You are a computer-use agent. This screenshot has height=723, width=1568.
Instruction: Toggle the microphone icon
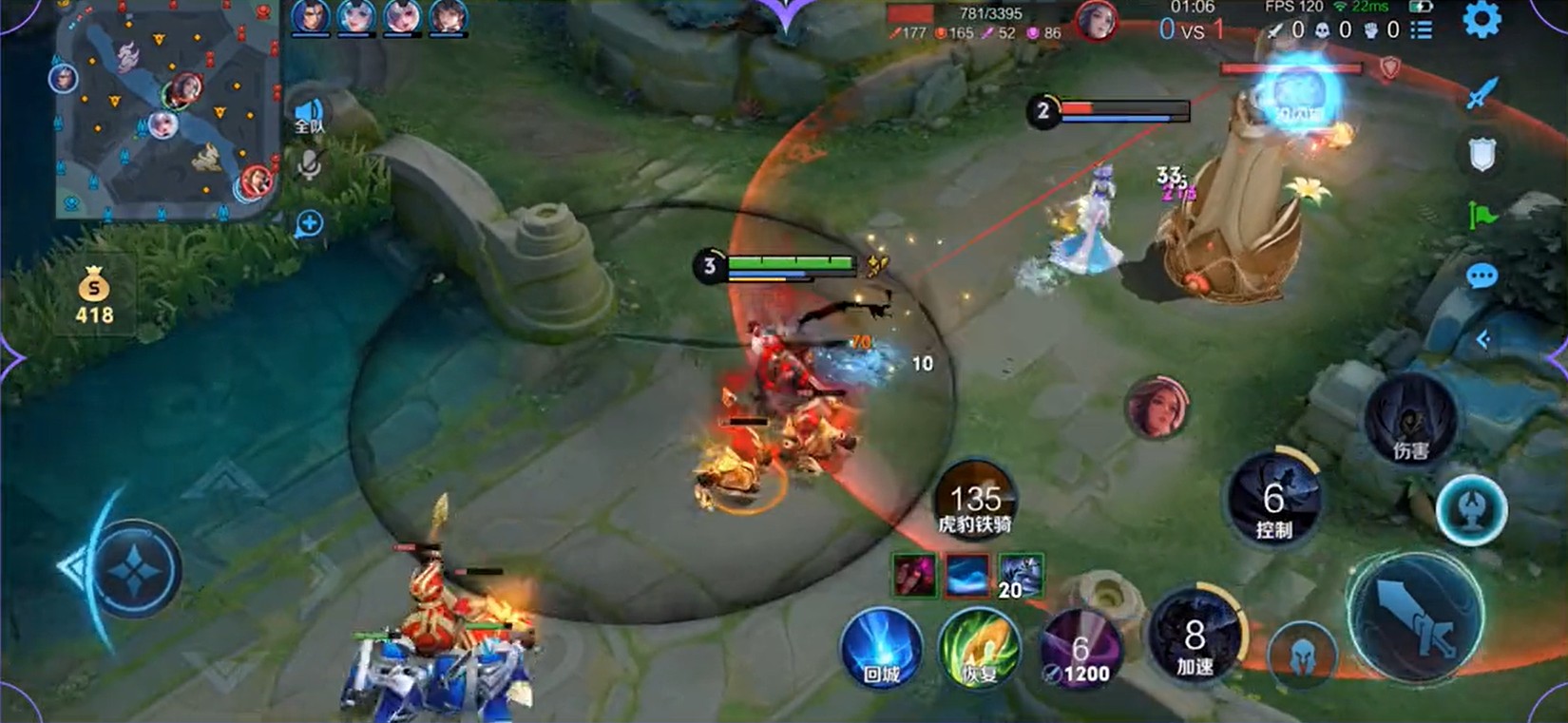point(309,165)
